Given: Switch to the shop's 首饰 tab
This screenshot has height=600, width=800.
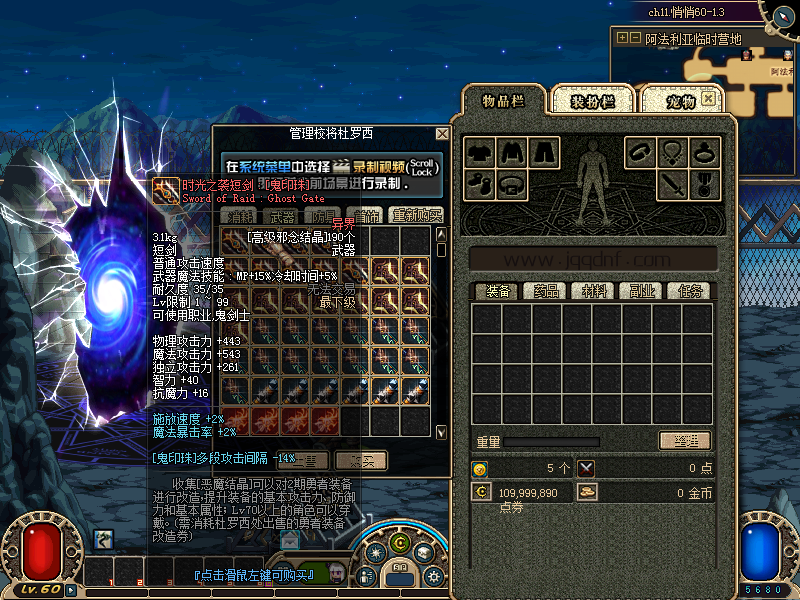Looking at the screenshot, I should (x=369, y=215).
